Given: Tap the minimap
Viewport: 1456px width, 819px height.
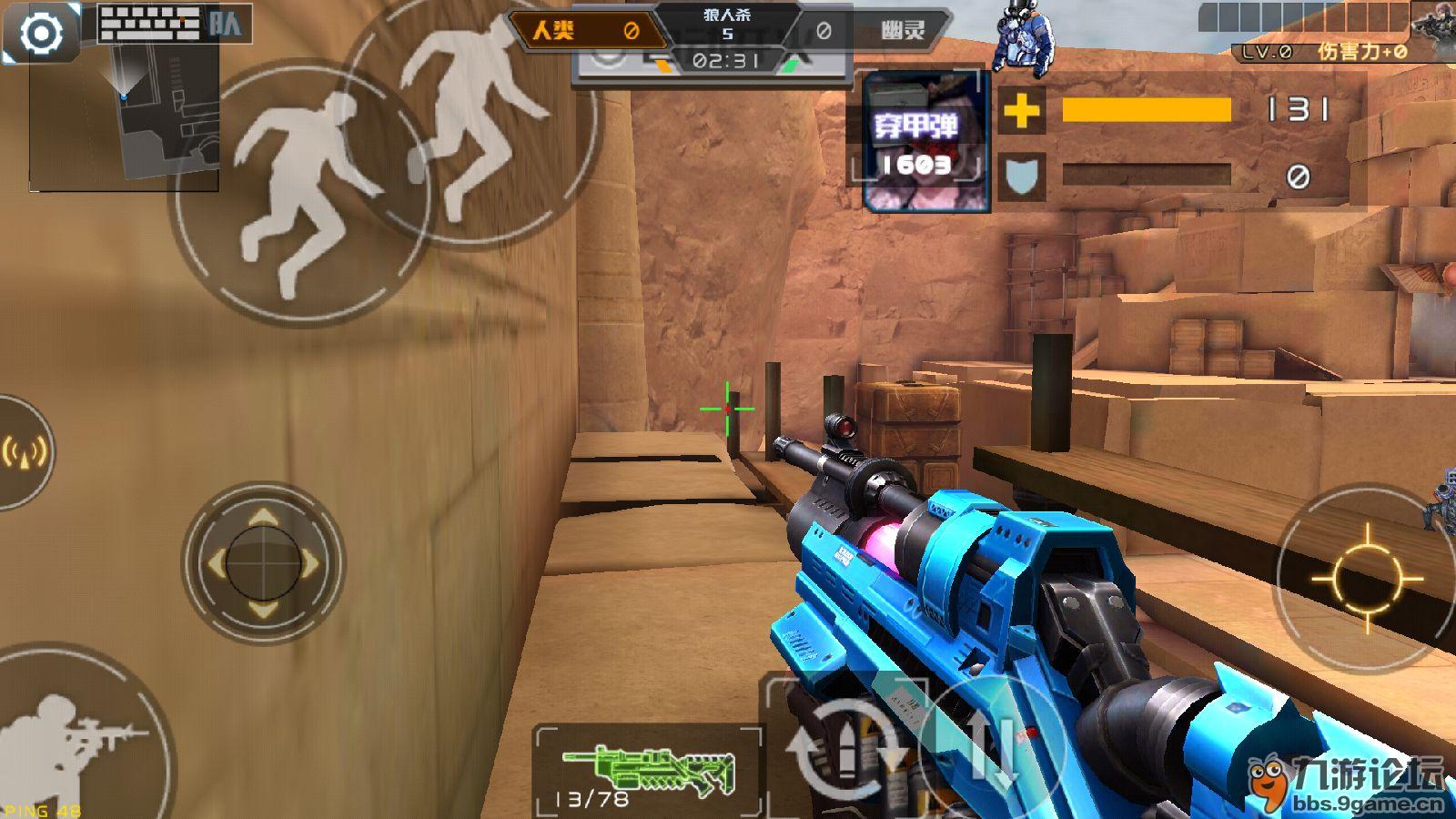Looking at the screenshot, I should tap(125, 118).
